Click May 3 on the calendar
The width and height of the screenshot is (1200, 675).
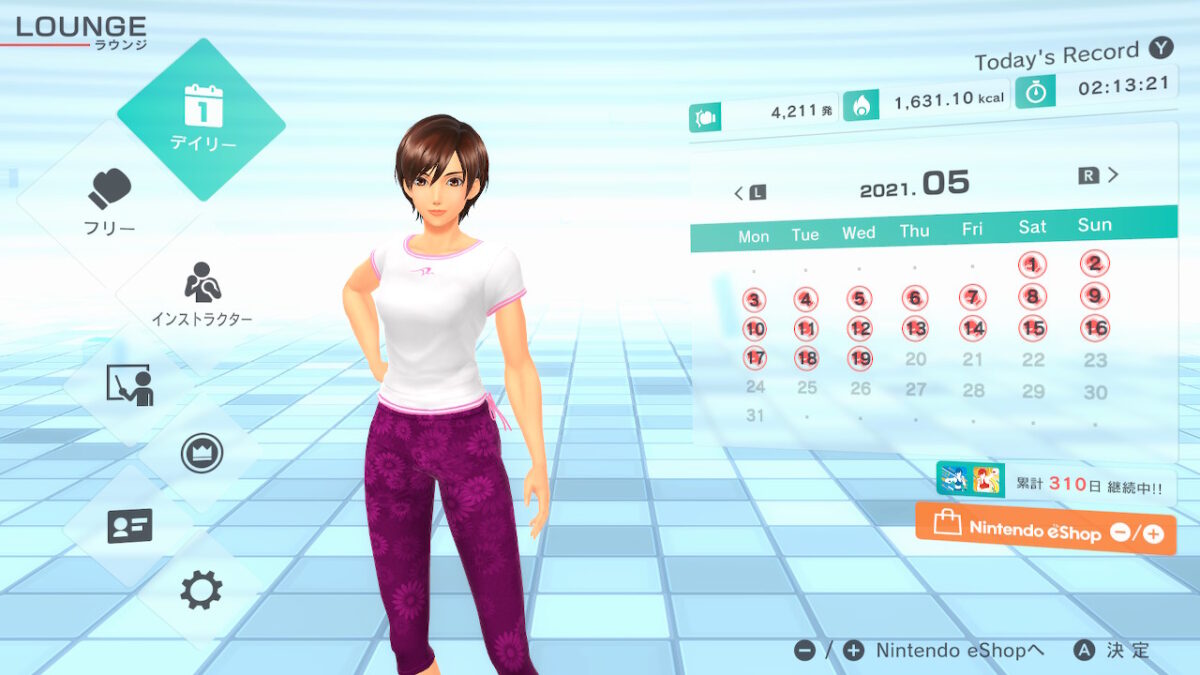(754, 300)
